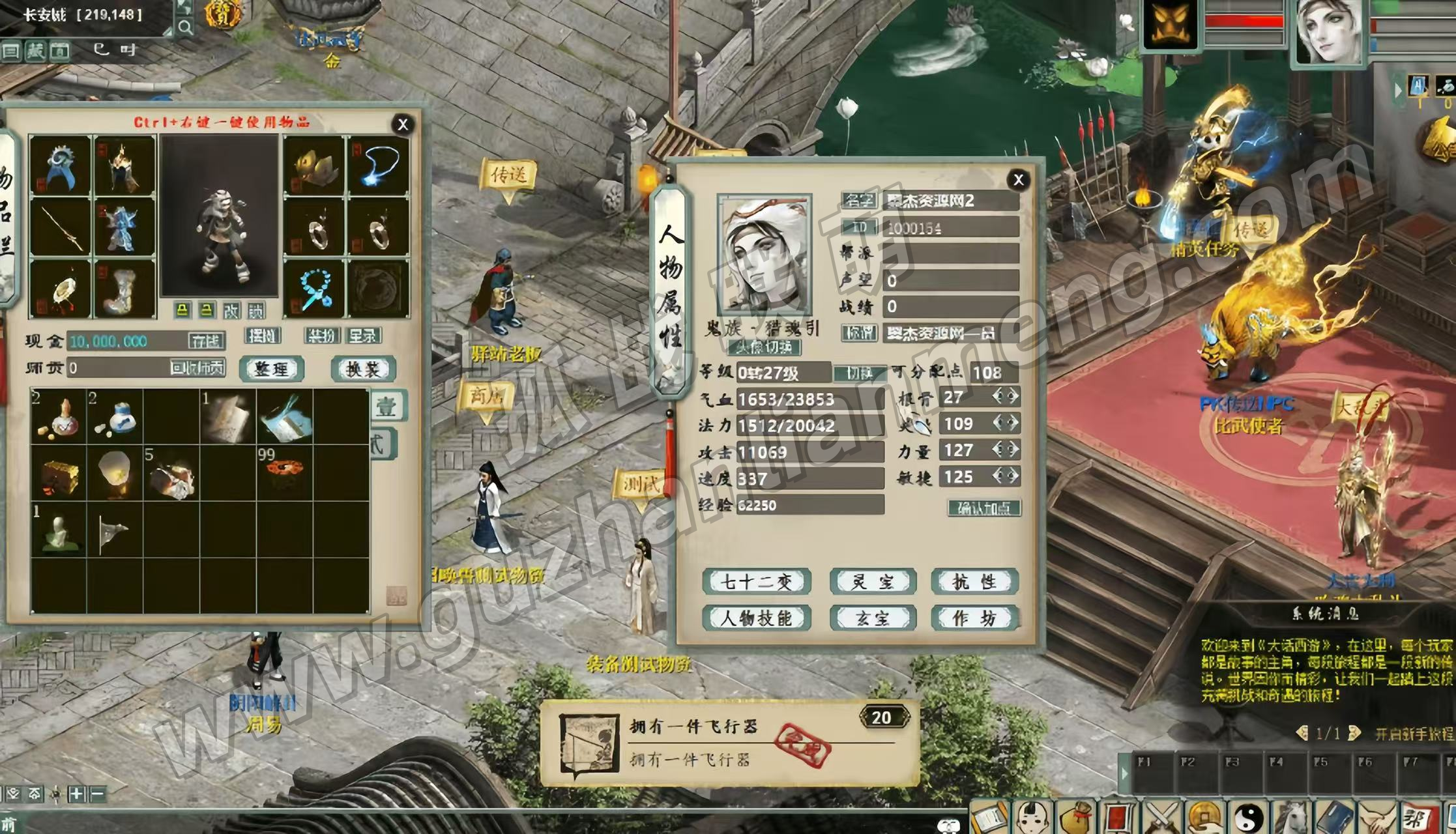Image resolution: width=1456 pixels, height=834 pixels.
Task: Open the white horse mount icon
Action: click(x=1292, y=818)
